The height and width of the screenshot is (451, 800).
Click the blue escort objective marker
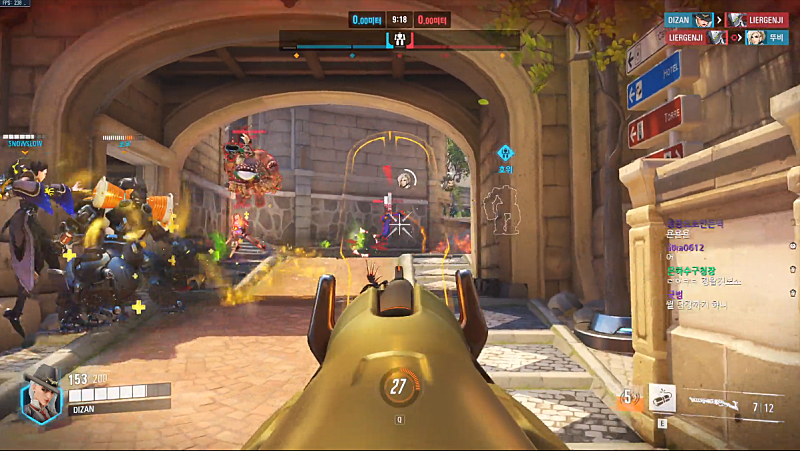[x=506, y=154]
